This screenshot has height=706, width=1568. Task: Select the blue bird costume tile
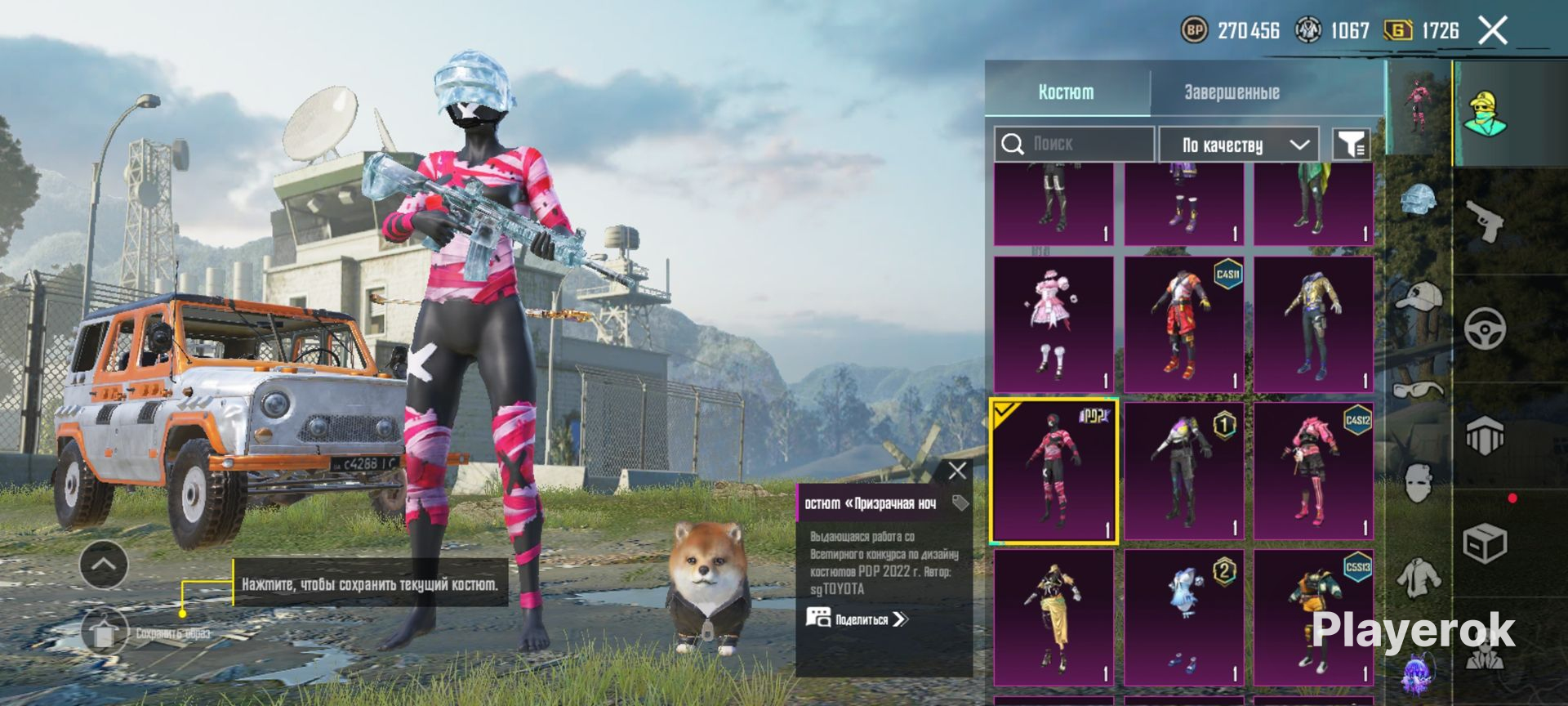pyautogui.click(x=1183, y=617)
